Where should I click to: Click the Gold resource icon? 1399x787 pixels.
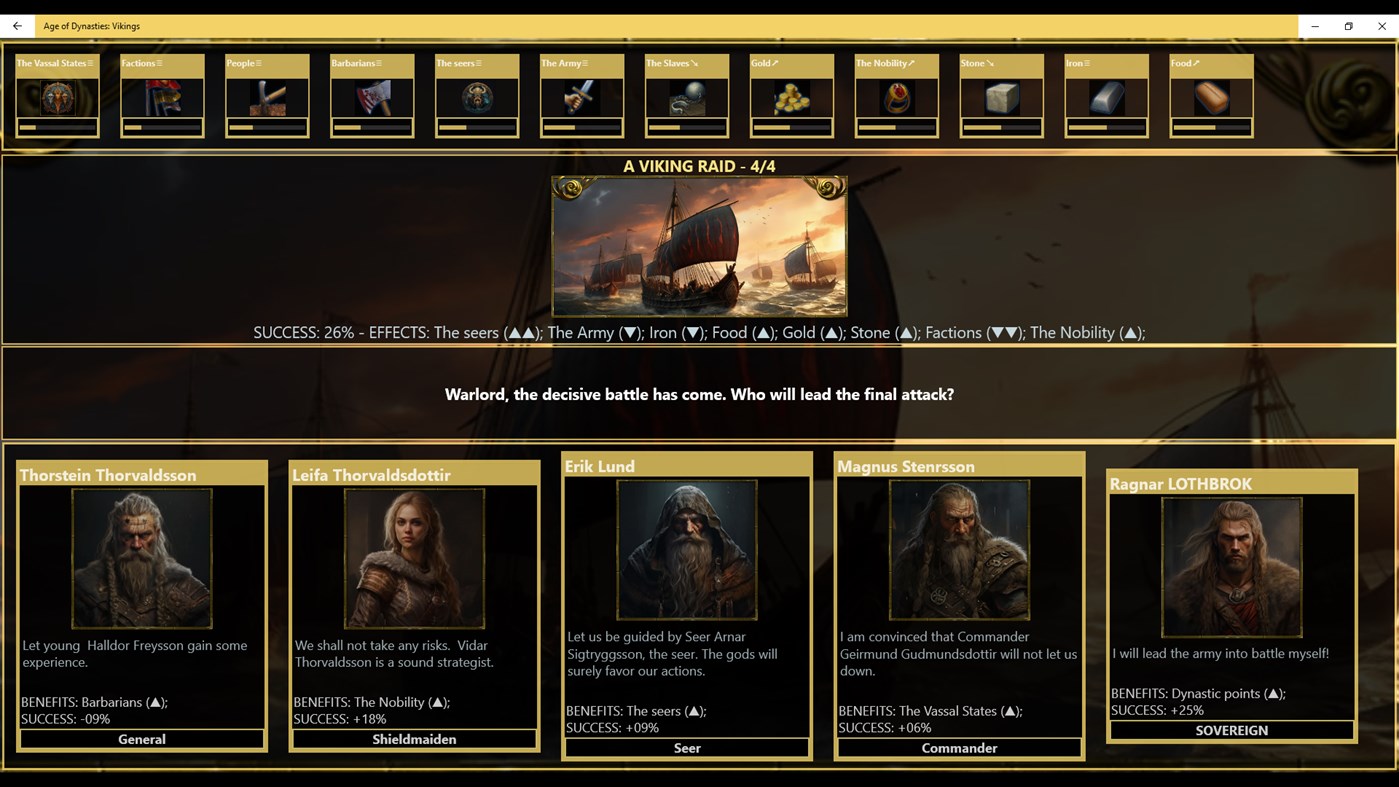pyautogui.click(x=790, y=96)
